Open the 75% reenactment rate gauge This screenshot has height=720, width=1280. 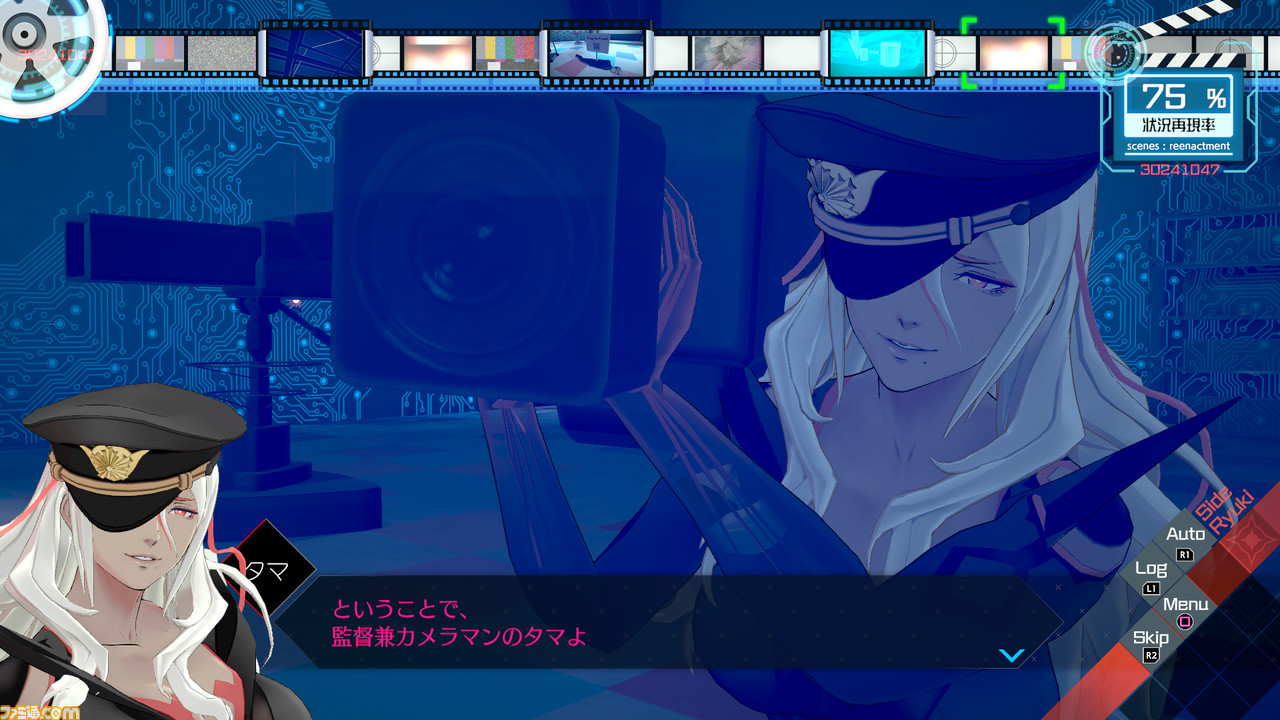coord(1178,99)
